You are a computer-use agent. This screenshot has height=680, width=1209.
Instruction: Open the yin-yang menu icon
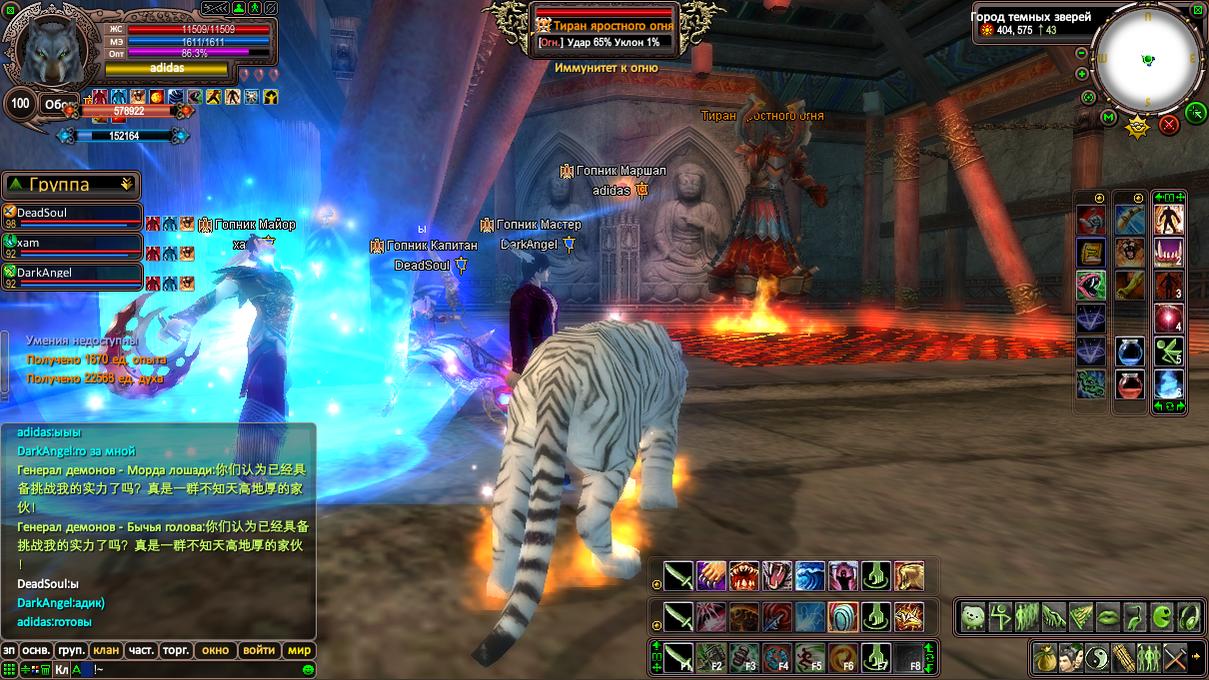(x=1098, y=658)
